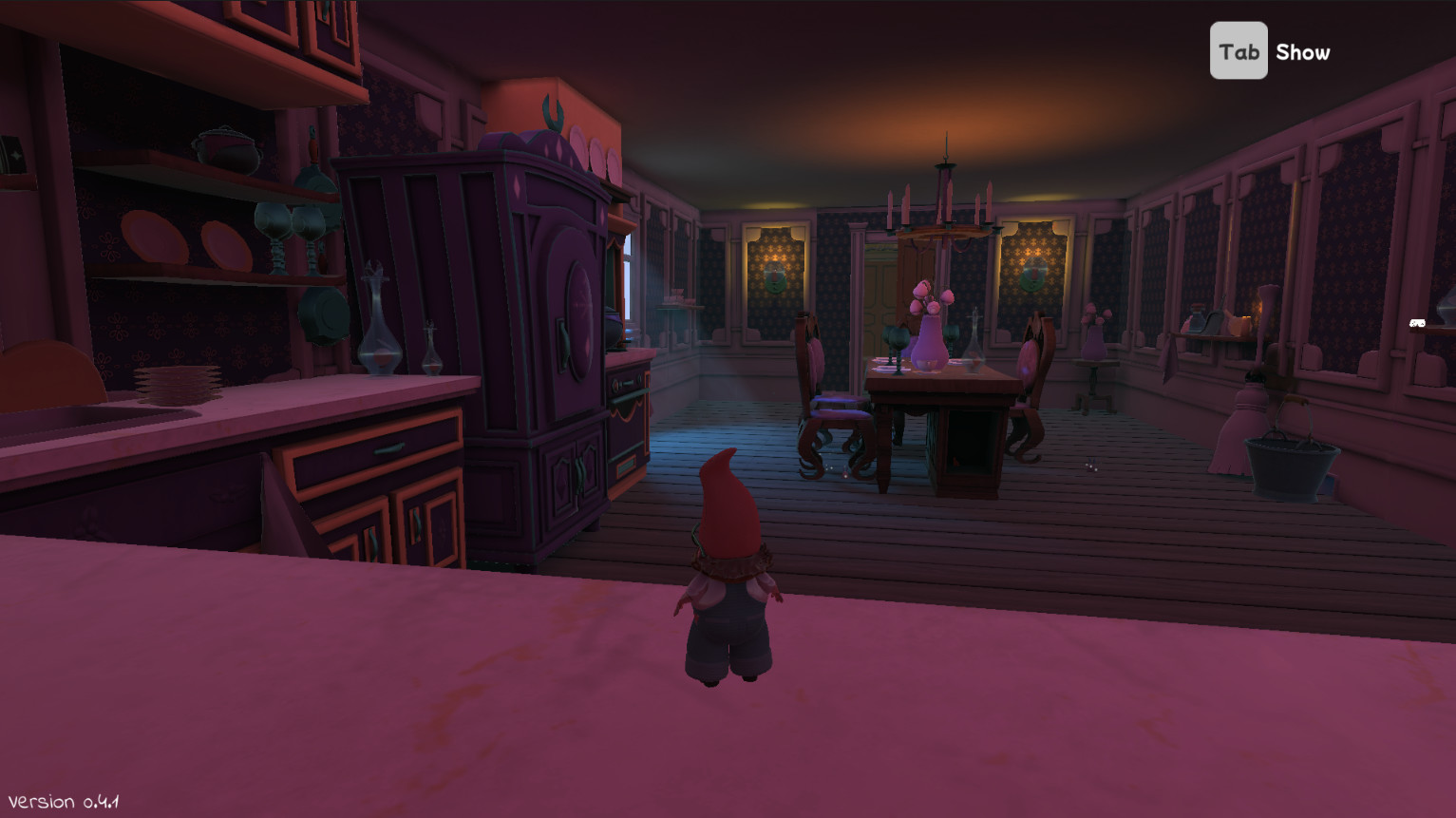The height and width of the screenshot is (818, 1456).
Task: Select the white goggles pickup on the shelf
Action: (1416, 323)
